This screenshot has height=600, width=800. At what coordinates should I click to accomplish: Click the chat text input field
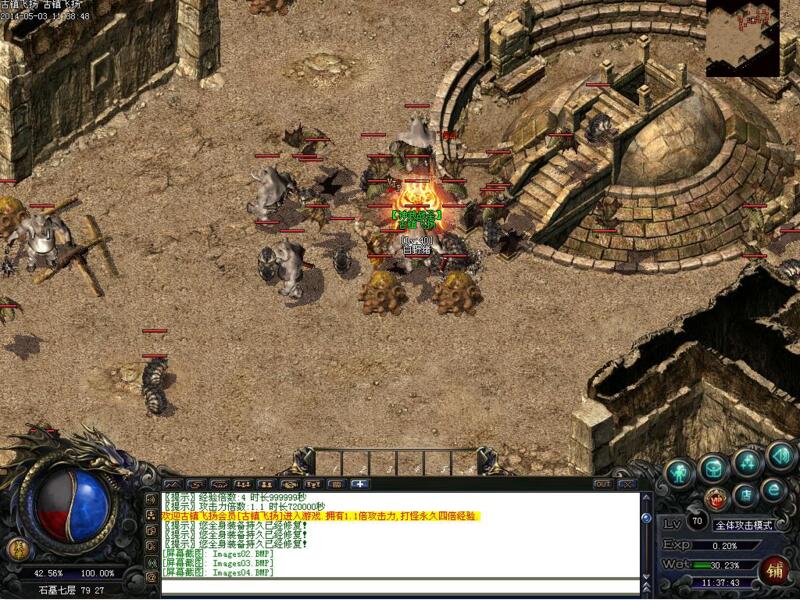point(400,587)
